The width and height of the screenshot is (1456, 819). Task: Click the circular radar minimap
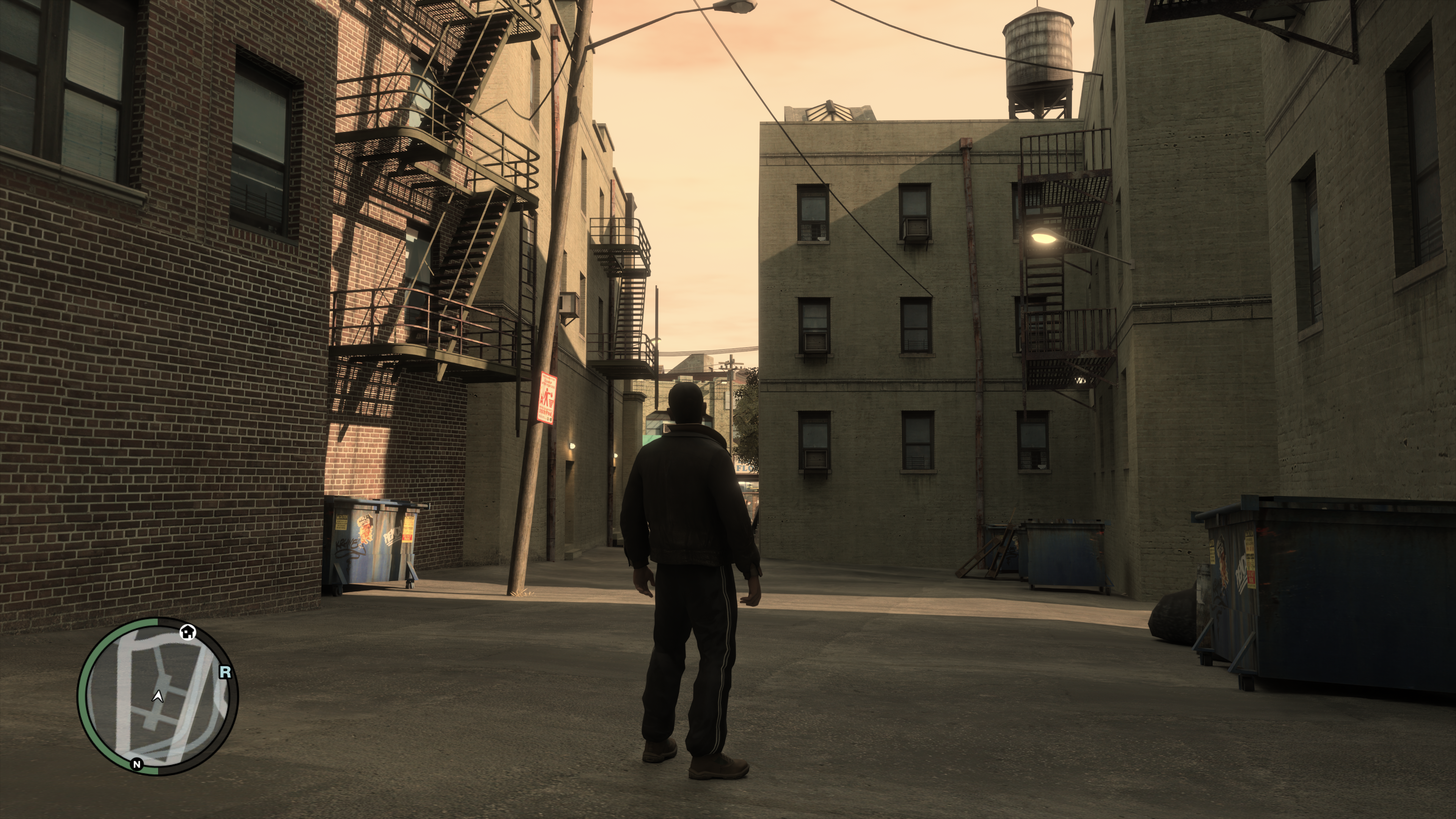click(158, 696)
